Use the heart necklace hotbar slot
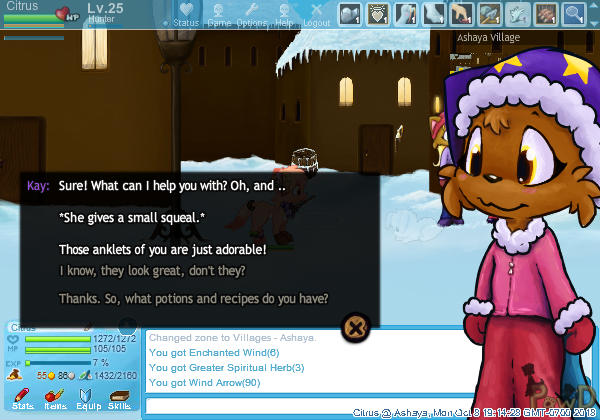 [x=378, y=13]
